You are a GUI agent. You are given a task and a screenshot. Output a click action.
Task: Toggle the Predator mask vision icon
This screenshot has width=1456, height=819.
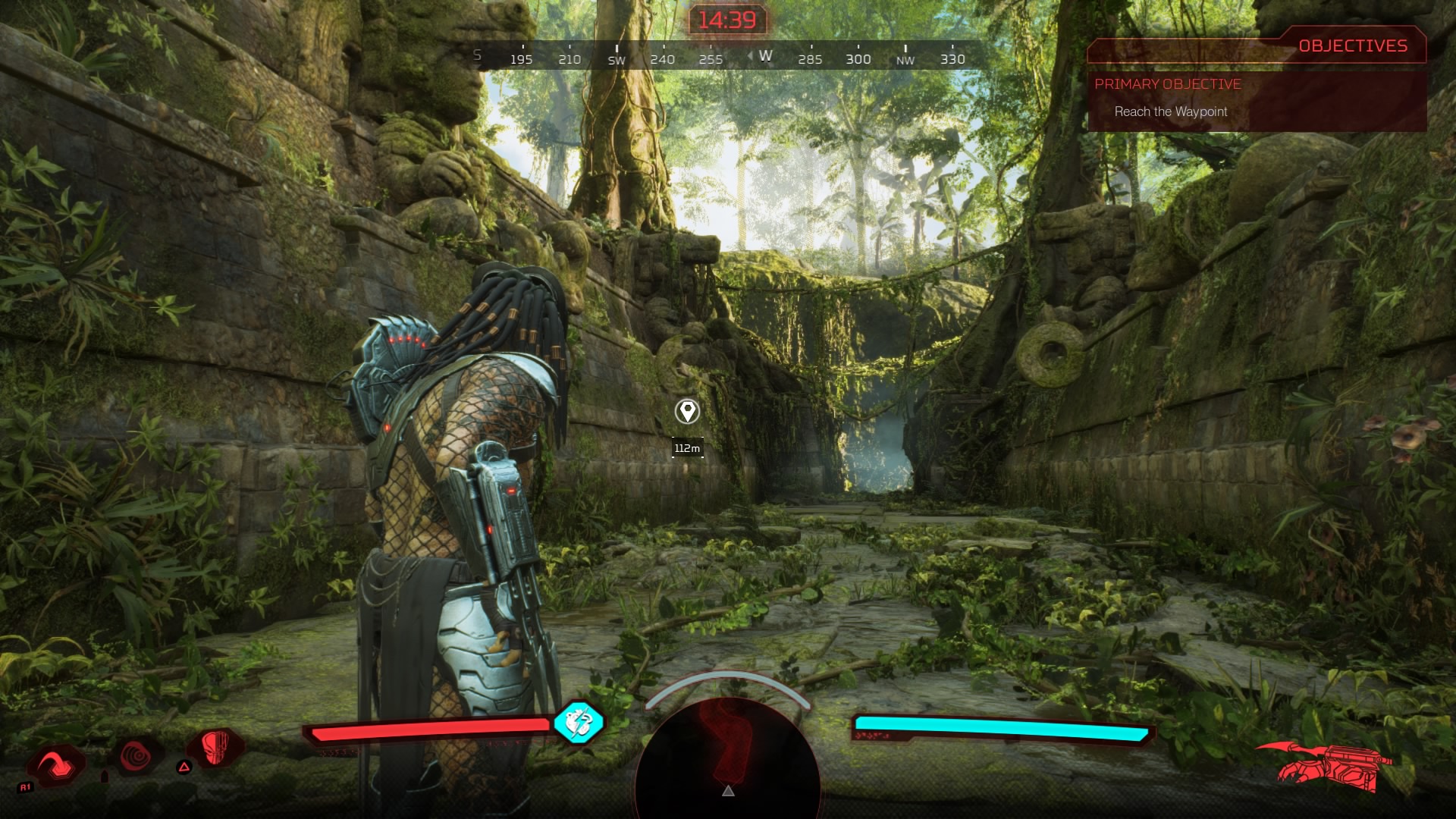tap(217, 748)
